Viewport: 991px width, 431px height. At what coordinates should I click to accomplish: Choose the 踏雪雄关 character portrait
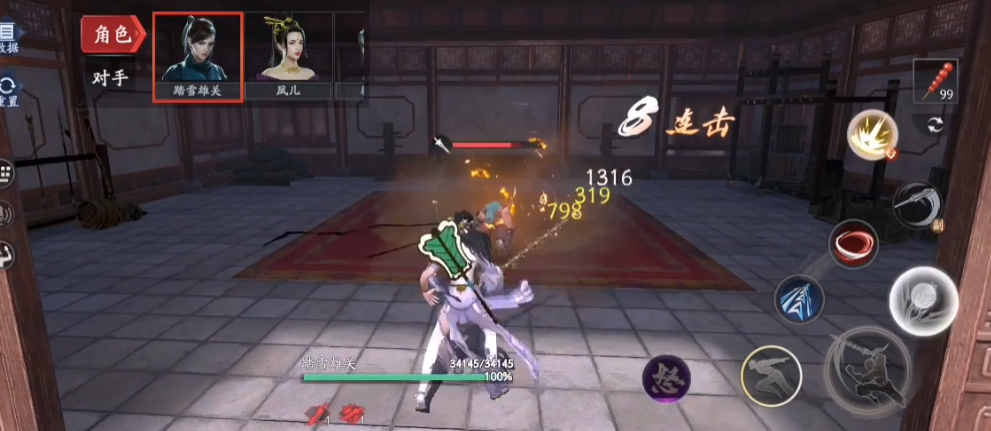pos(197,56)
